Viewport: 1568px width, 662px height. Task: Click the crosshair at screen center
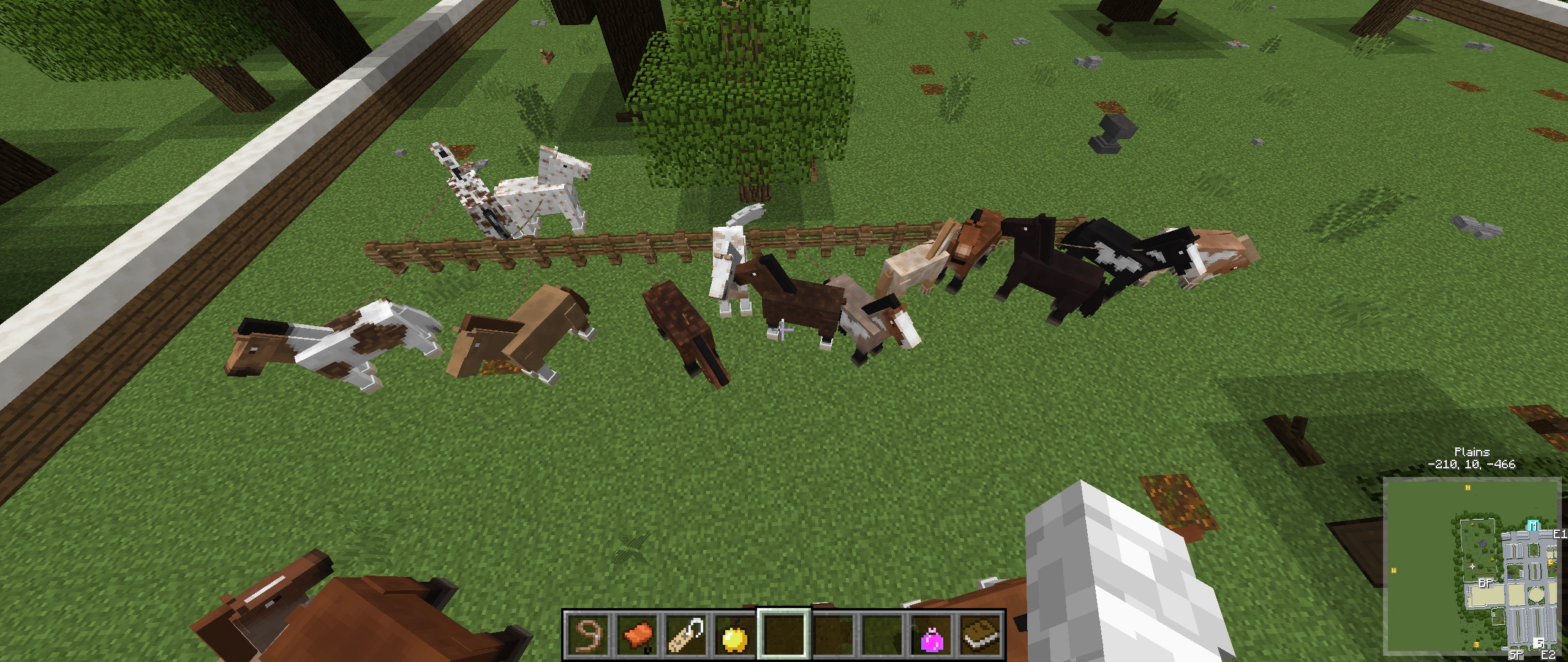784,331
